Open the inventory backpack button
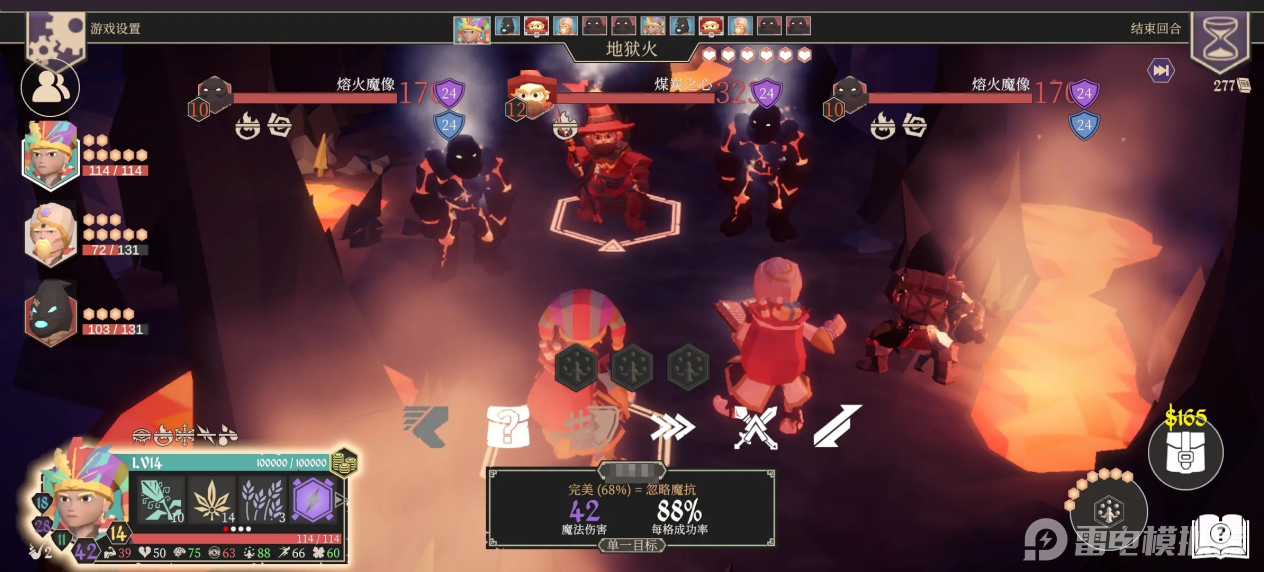The width and height of the screenshot is (1264, 572). coord(1185,454)
